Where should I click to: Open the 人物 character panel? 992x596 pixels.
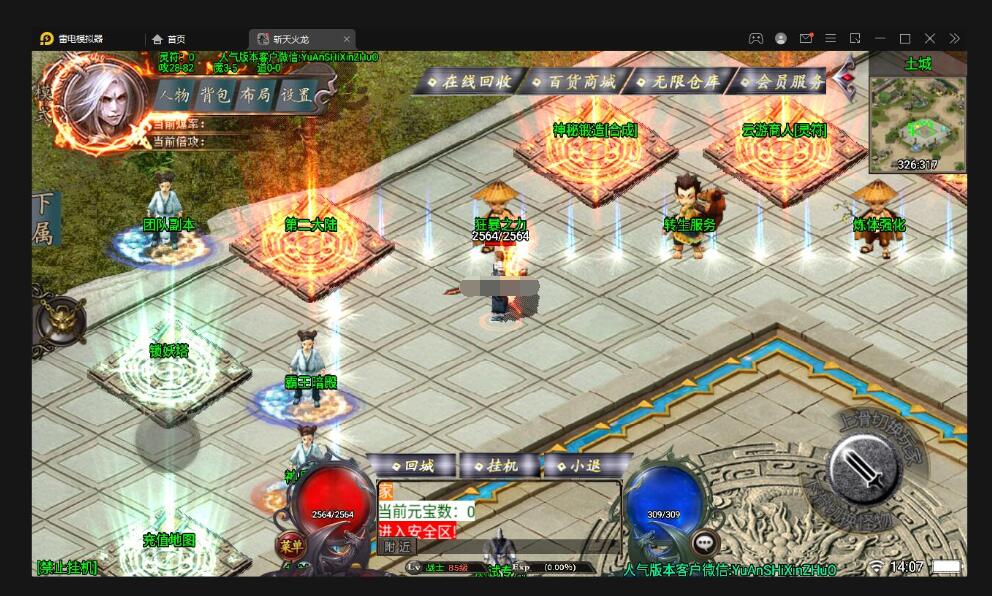(x=174, y=96)
